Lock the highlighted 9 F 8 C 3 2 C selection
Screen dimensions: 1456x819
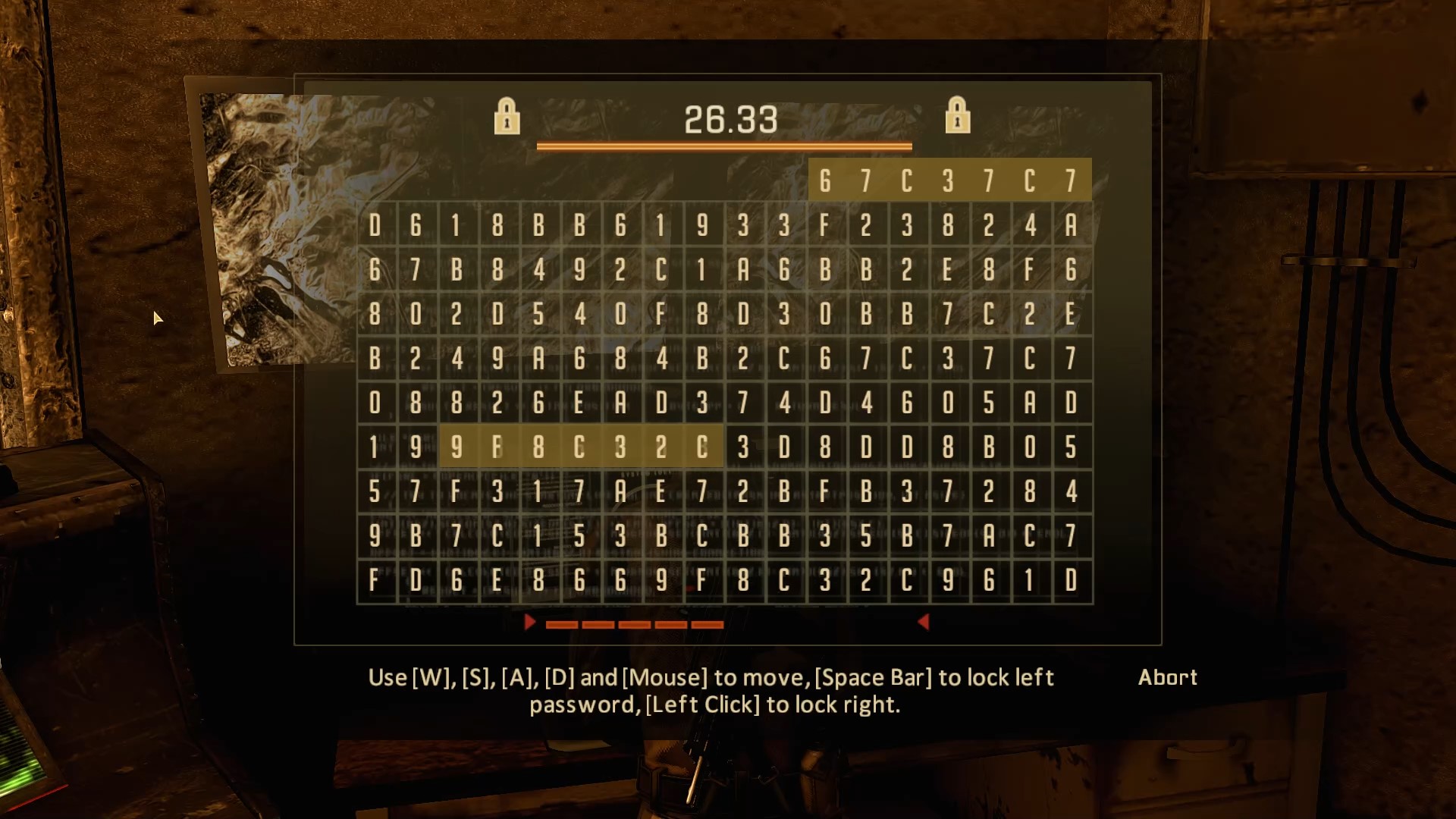tap(581, 447)
